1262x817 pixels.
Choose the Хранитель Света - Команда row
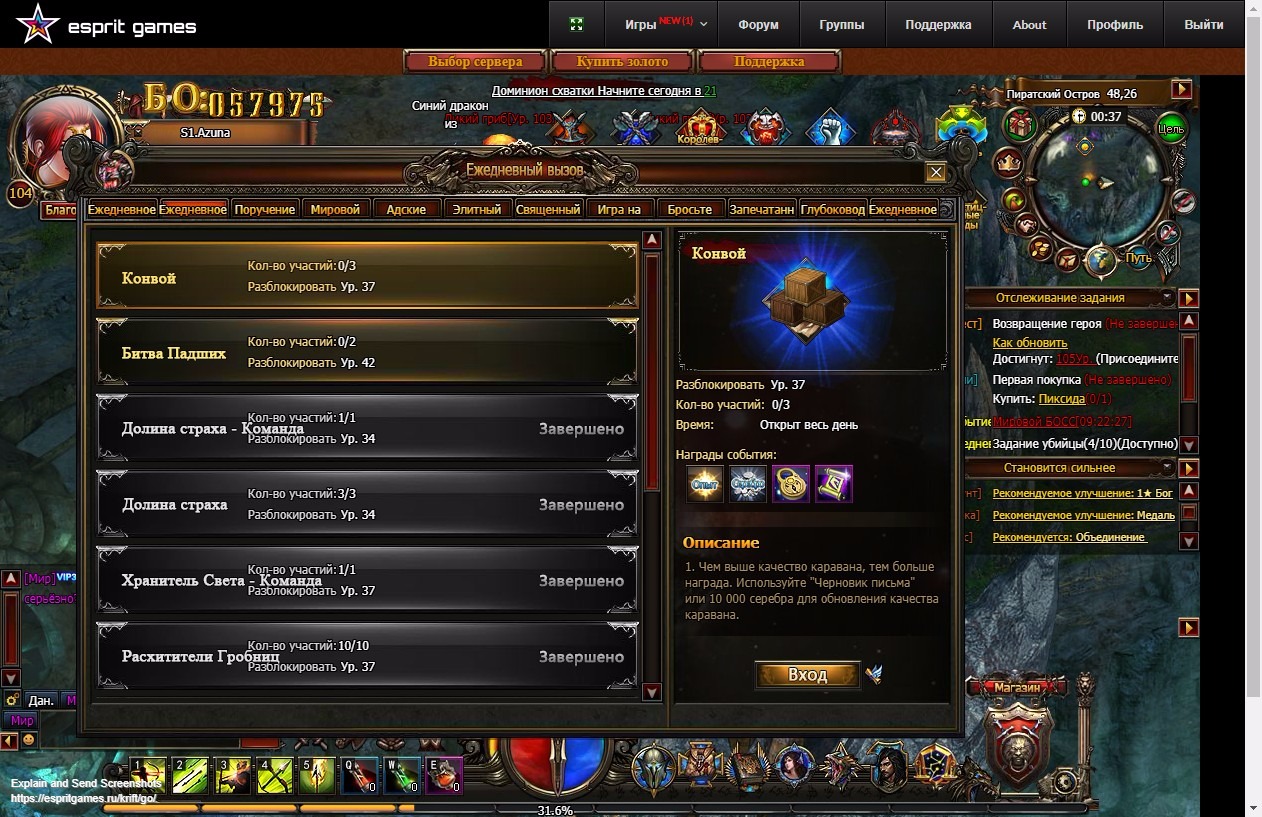[x=367, y=581]
